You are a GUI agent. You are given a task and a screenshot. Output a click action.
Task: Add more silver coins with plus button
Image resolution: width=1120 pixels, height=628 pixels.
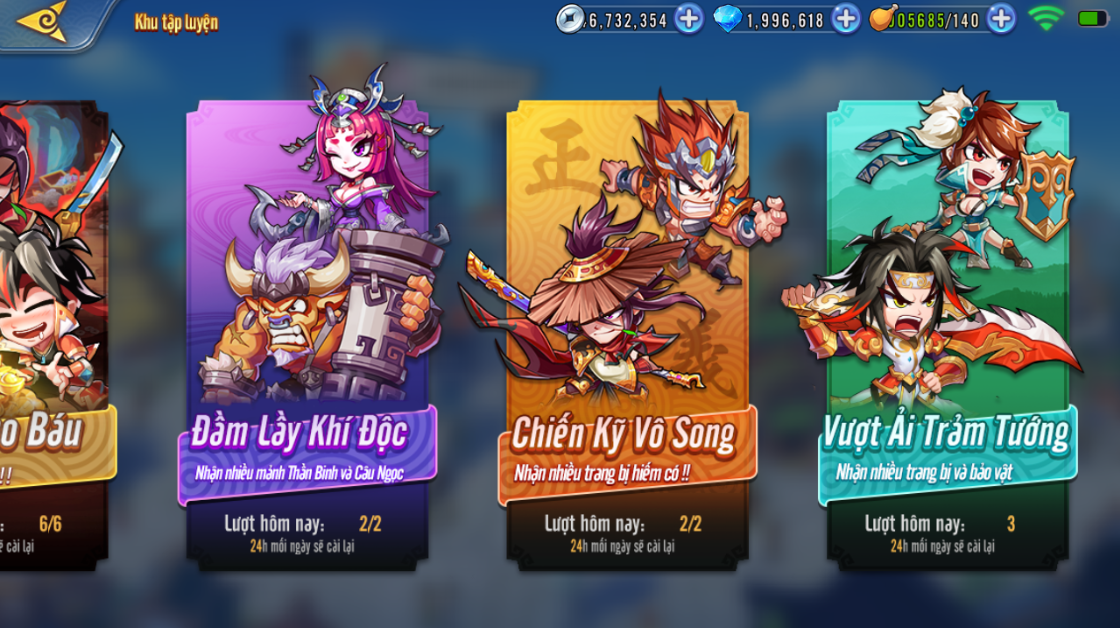click(689, 19)
